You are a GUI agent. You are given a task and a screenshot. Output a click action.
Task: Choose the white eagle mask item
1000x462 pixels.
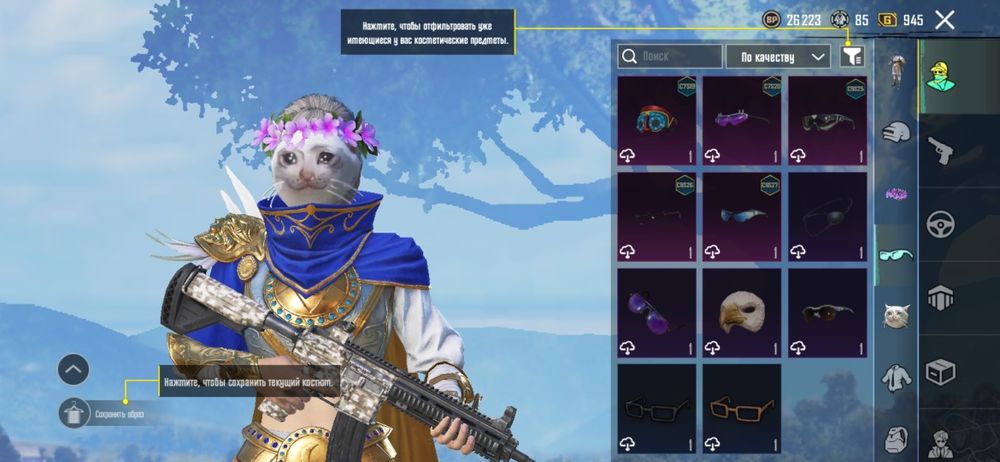pyautogui.click(x=741, y=312)
